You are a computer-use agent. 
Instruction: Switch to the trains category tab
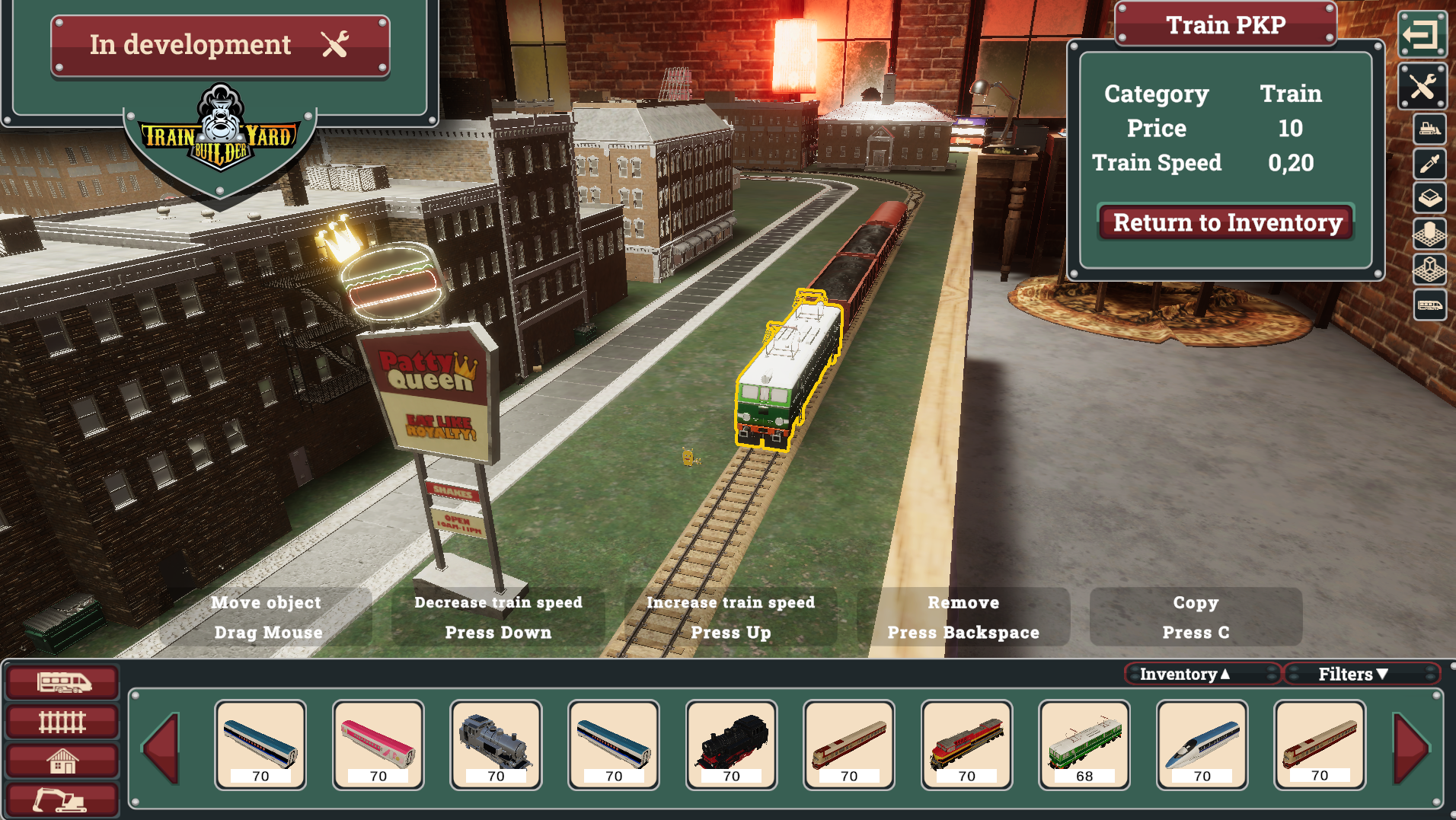(x=62, y=682)
